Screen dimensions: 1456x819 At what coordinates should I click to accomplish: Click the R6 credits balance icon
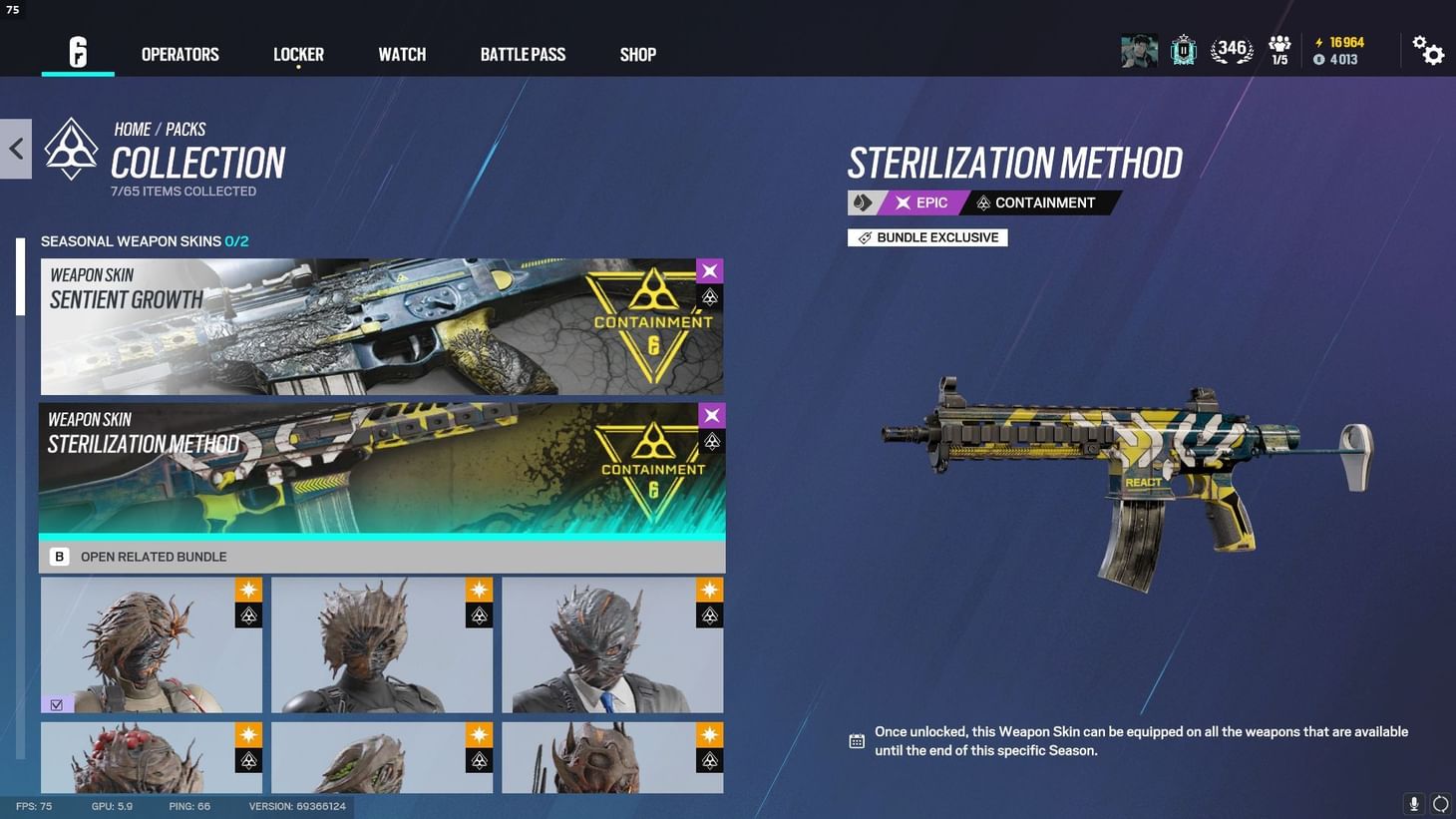1318,59
